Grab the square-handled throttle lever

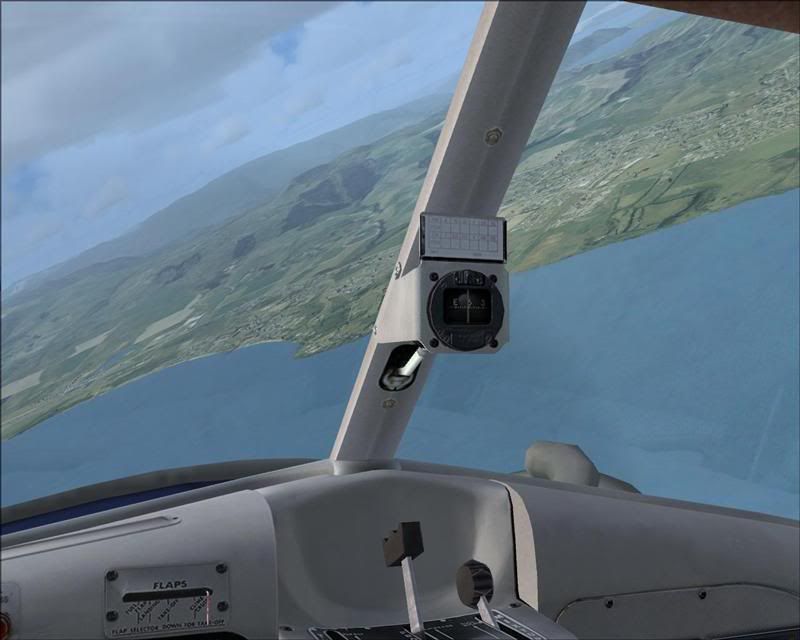coord(402,542)
